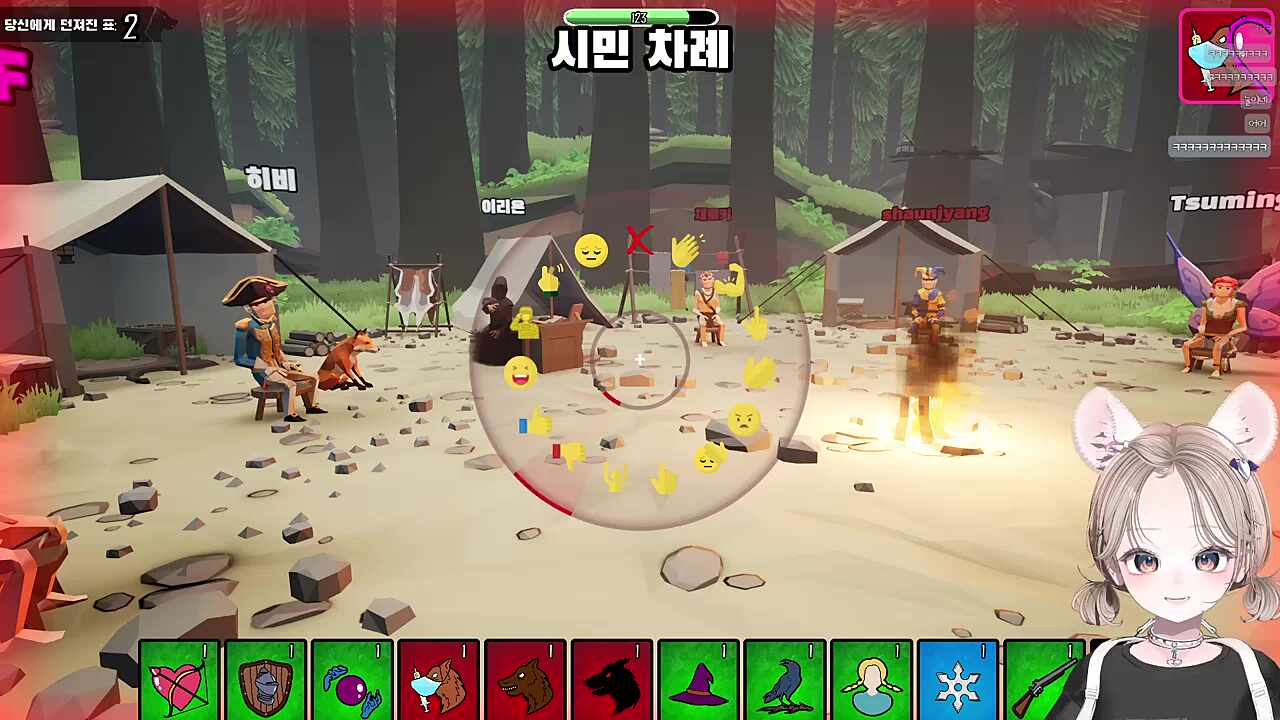Select the angry face emote
The image size is (1280, 720).
coord(743,420)
